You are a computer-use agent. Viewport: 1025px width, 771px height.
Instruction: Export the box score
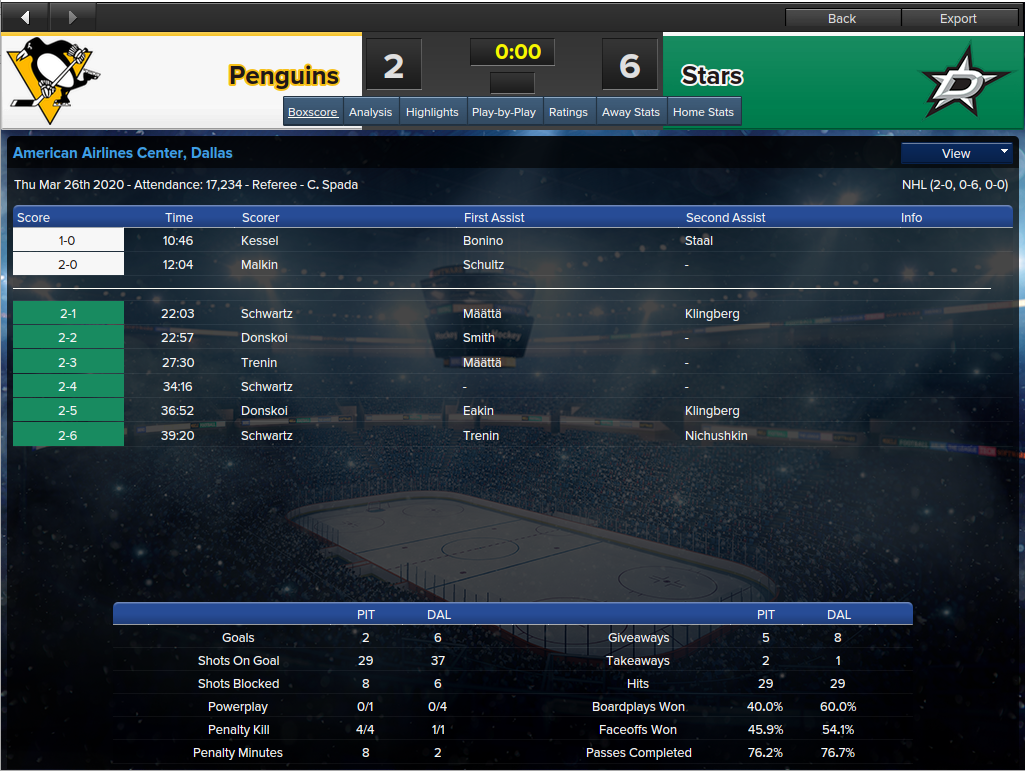coord(958,18)
